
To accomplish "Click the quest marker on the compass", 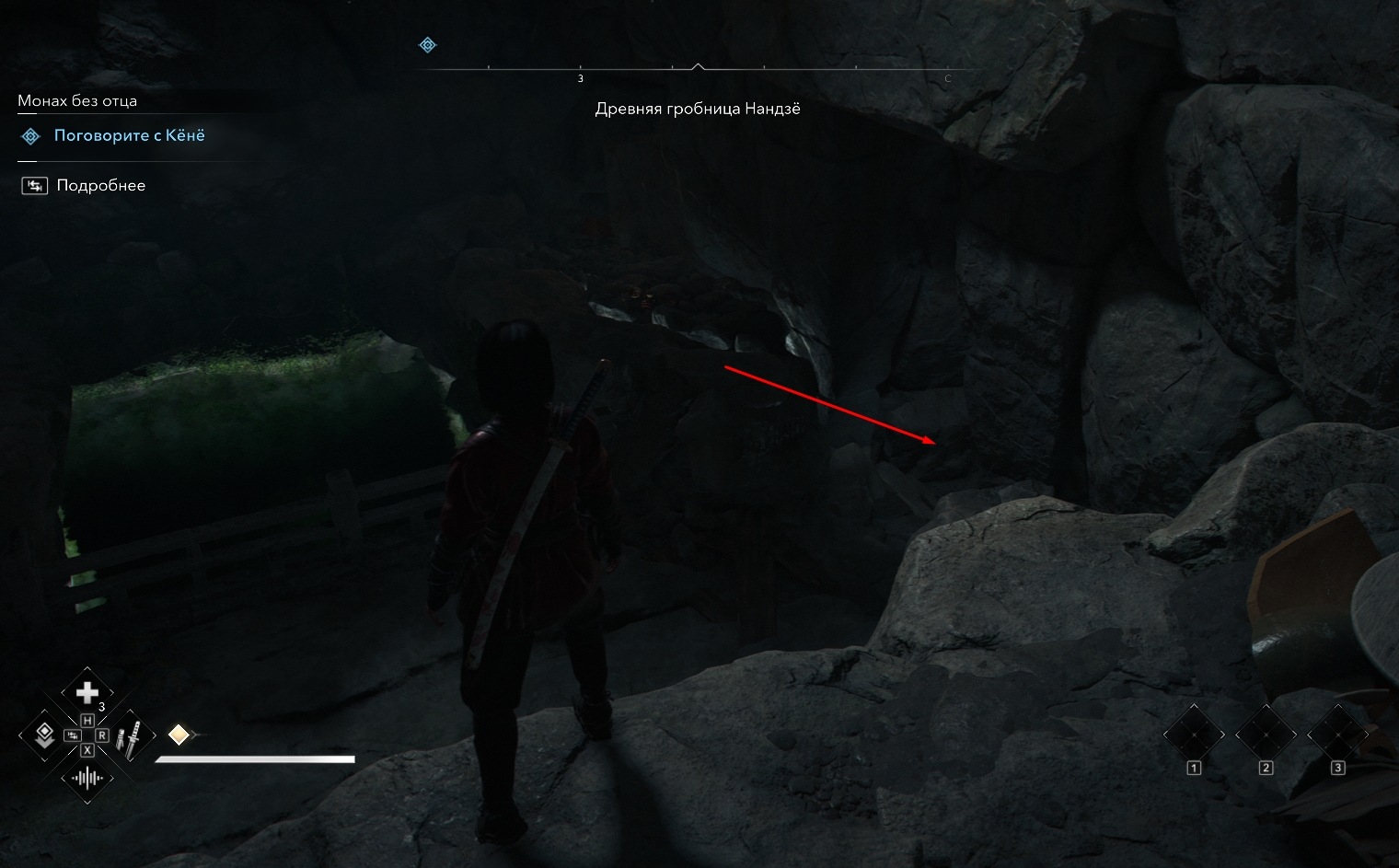I will point(427,45).
